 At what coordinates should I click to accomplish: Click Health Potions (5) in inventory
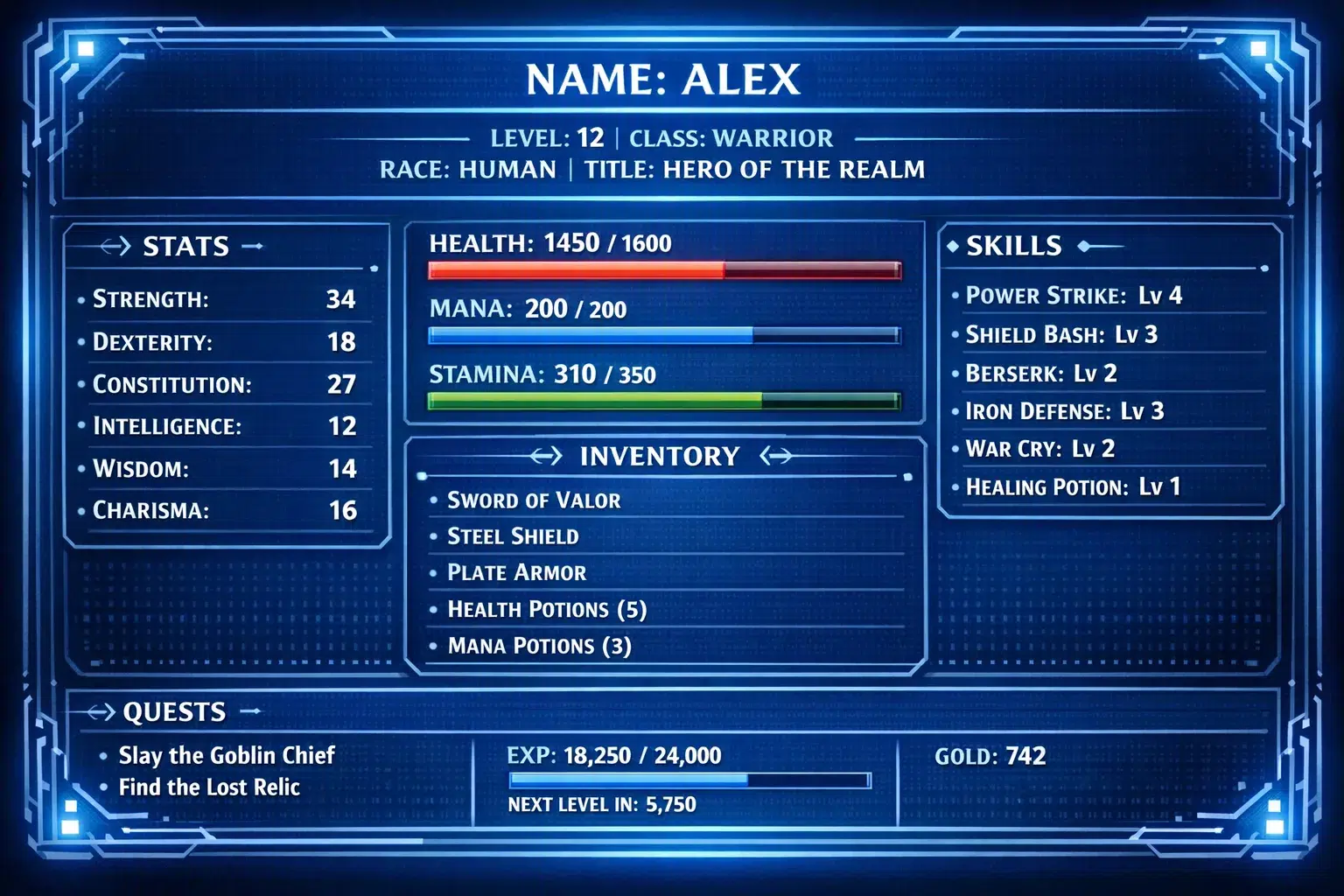point(546,609)
